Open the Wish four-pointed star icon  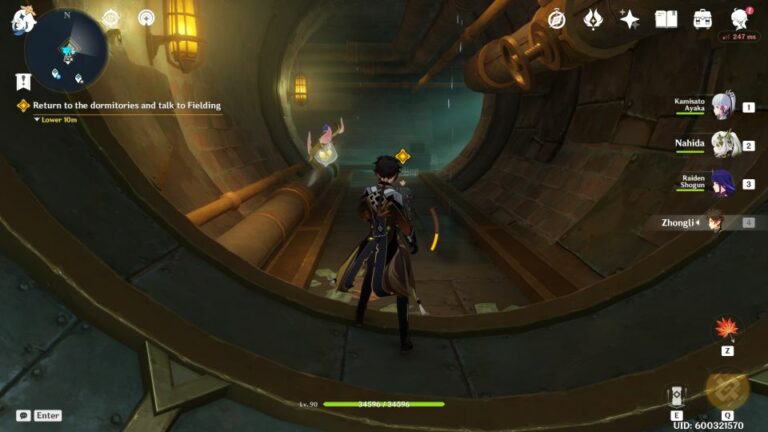point(629,19)
